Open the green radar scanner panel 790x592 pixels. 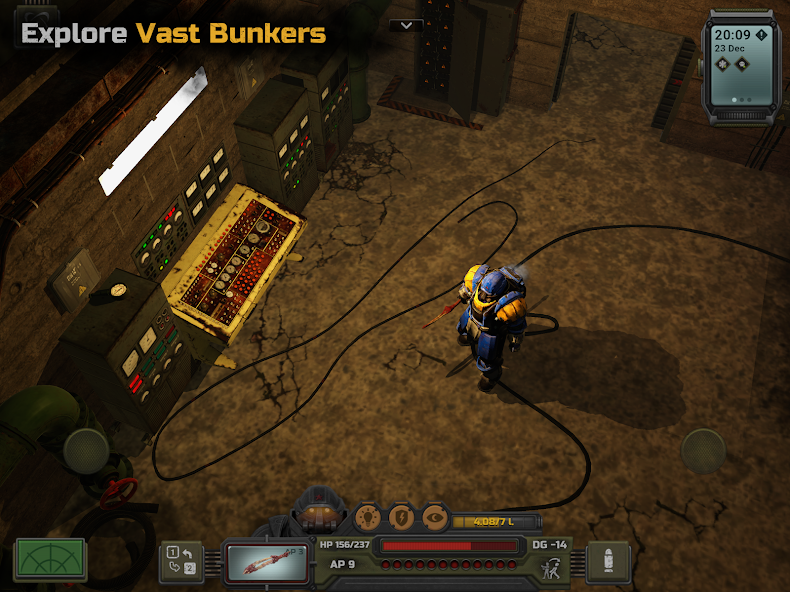coord(50,559)
